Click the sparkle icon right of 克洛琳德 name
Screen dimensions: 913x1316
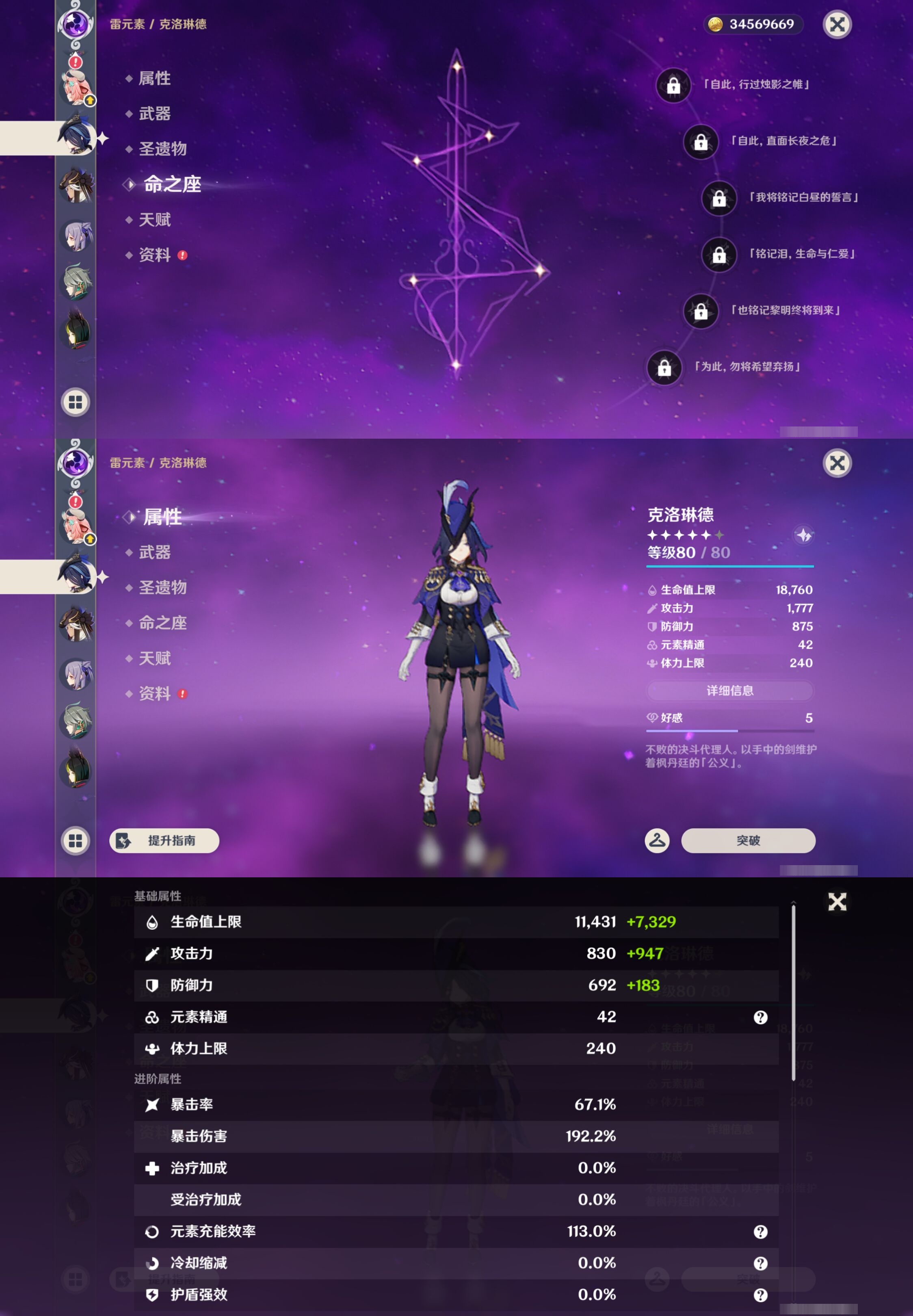coord(803,535)
